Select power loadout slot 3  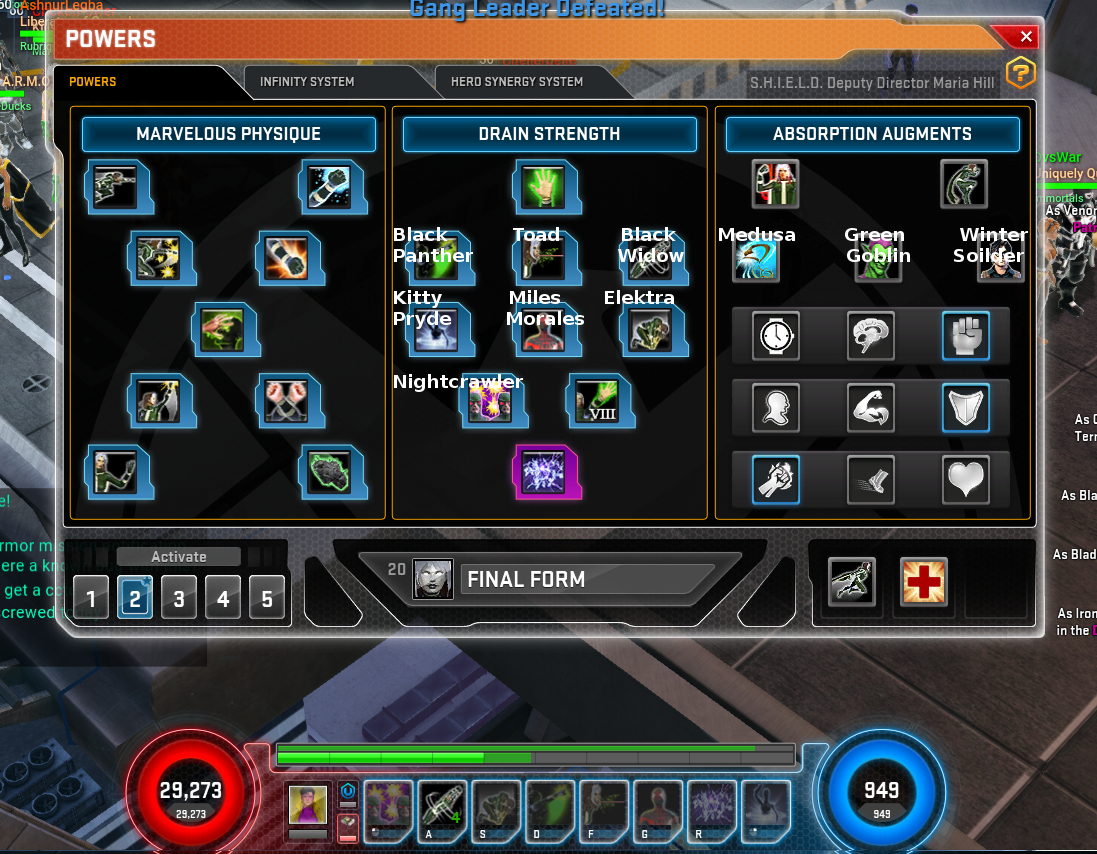coord(179,599)
